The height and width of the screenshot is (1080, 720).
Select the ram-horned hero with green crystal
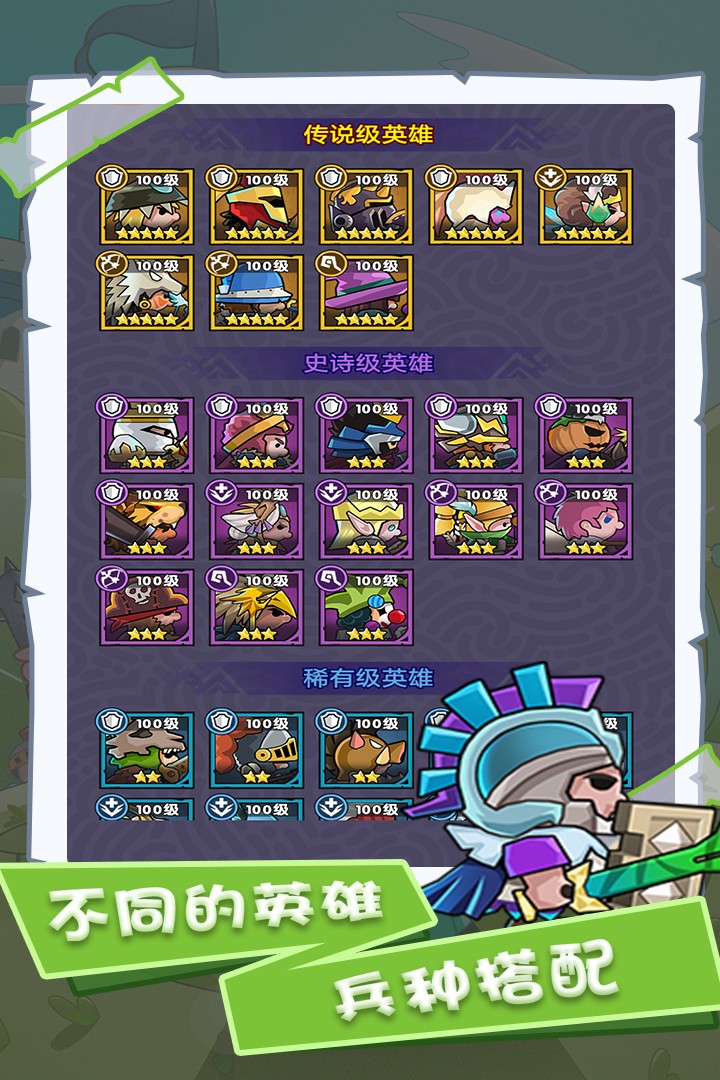coord(586,206)
